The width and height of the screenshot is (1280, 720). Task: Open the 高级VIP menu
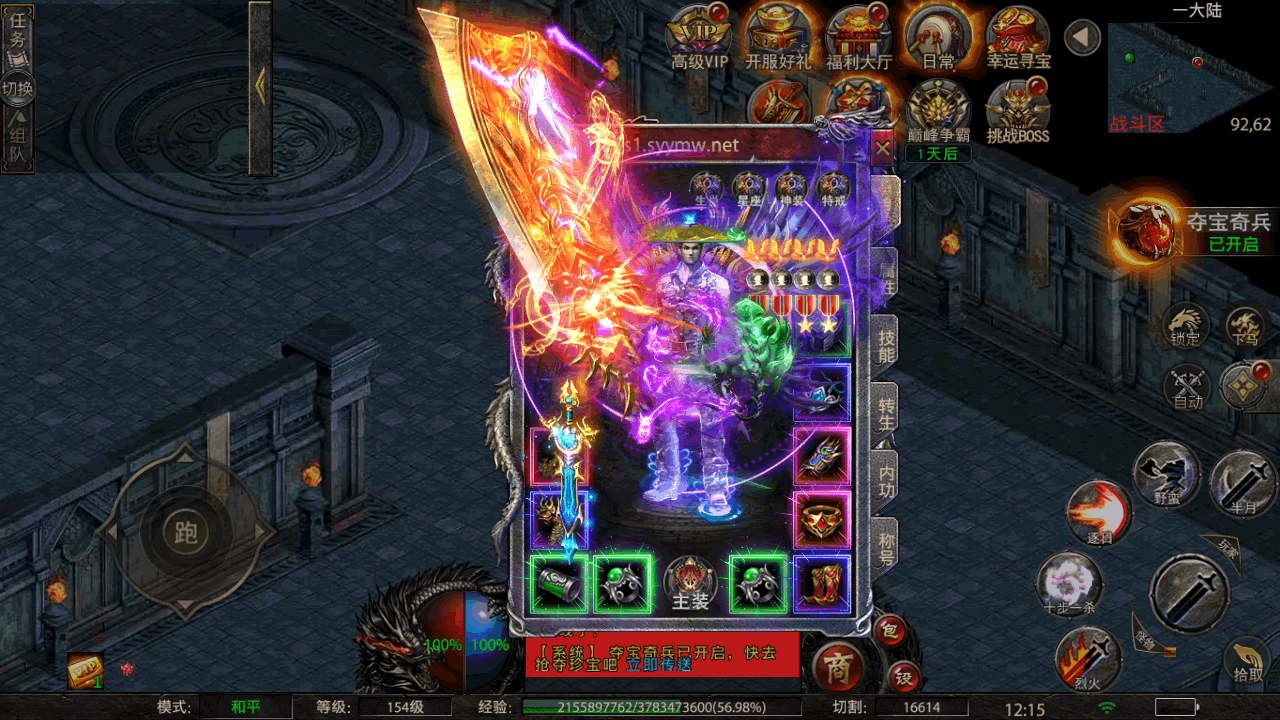(700, 38)
